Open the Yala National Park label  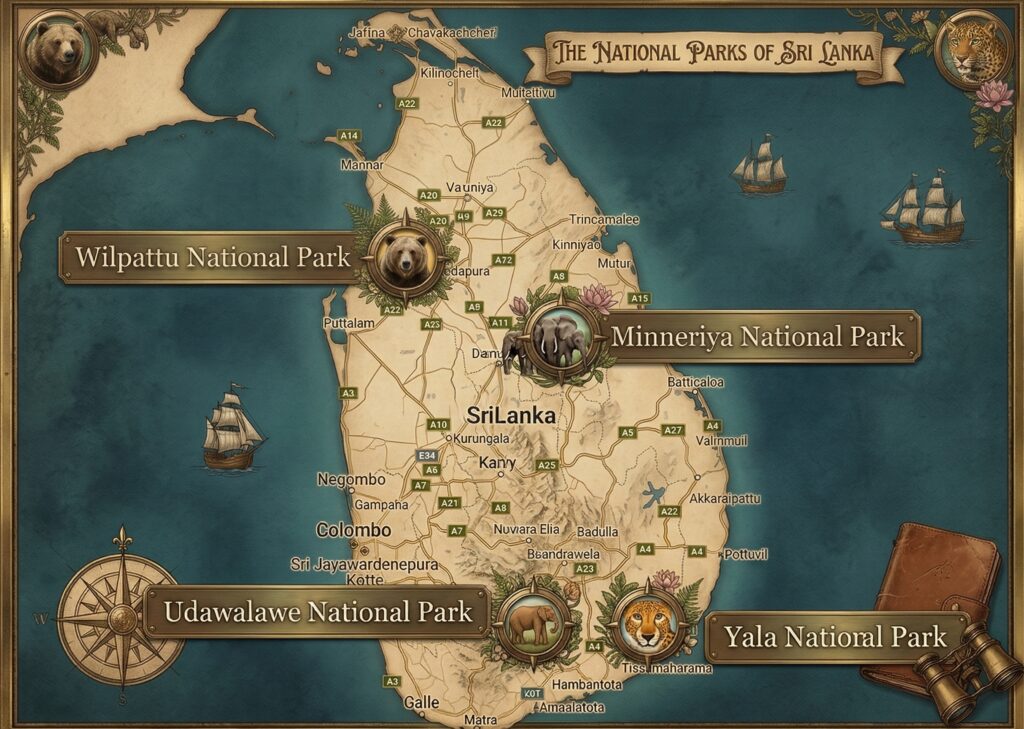pyautogui.click(x=835, y=636)
